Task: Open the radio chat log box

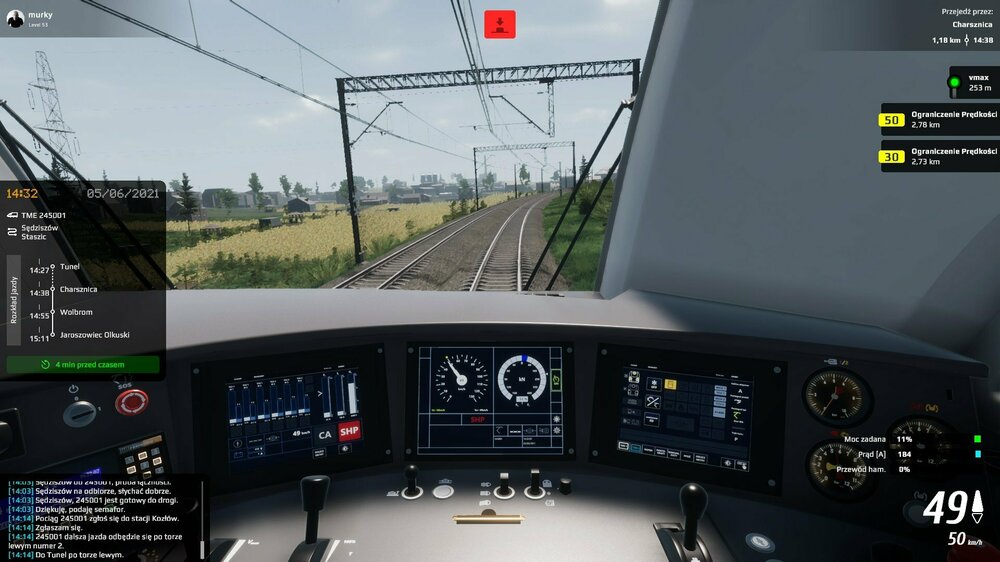Action: pyautogui.click(x=100, y=517)
